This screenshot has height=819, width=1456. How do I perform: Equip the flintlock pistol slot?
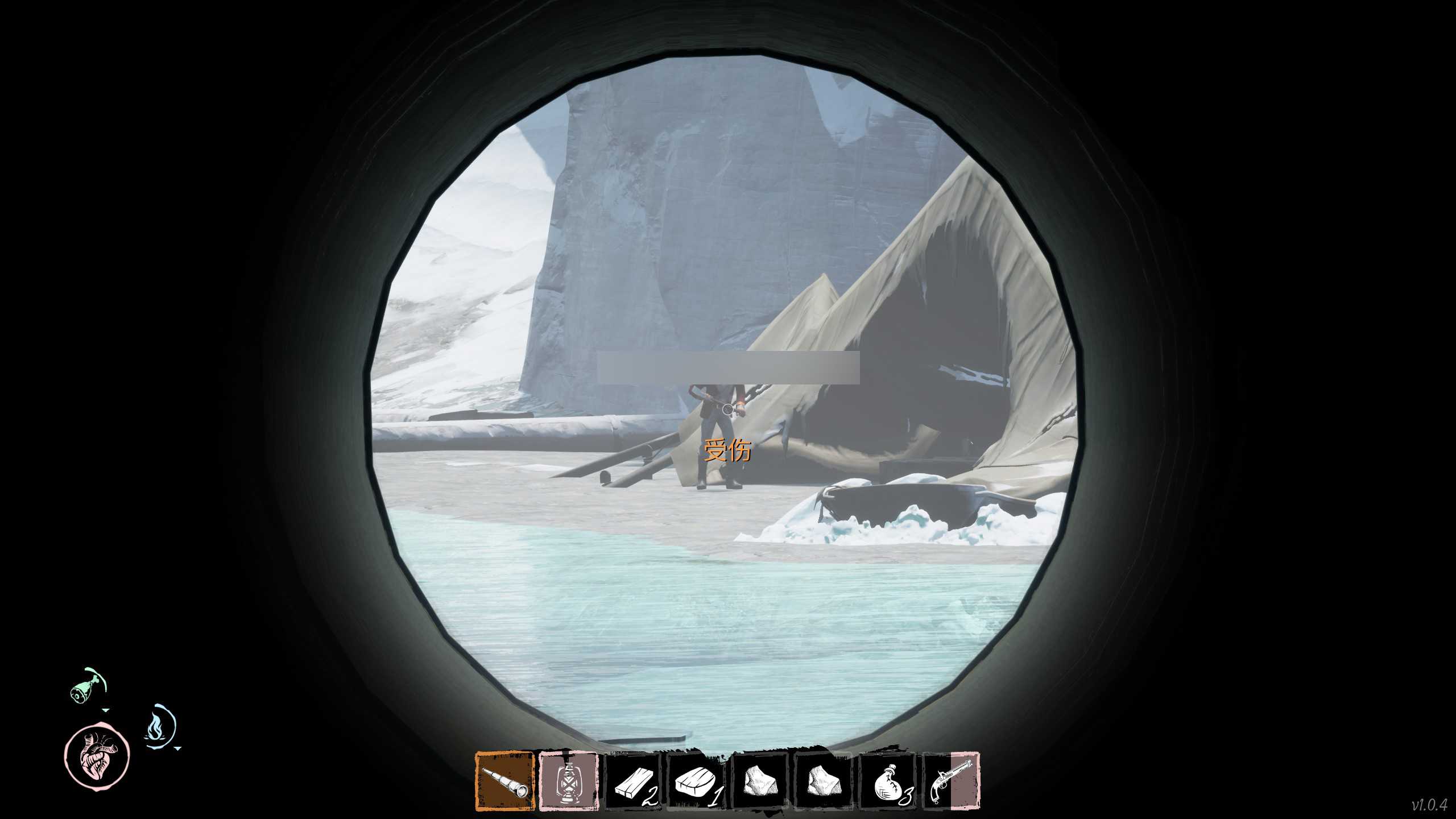point(950,782)
